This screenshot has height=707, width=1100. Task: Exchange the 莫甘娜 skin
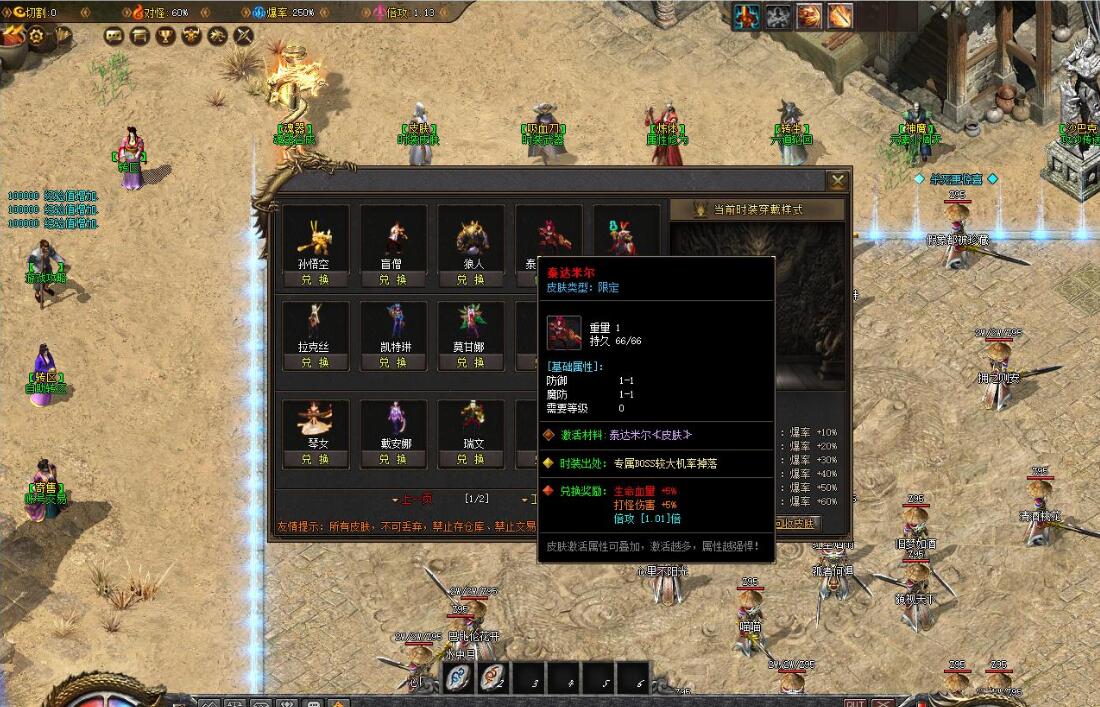(470, 362)
